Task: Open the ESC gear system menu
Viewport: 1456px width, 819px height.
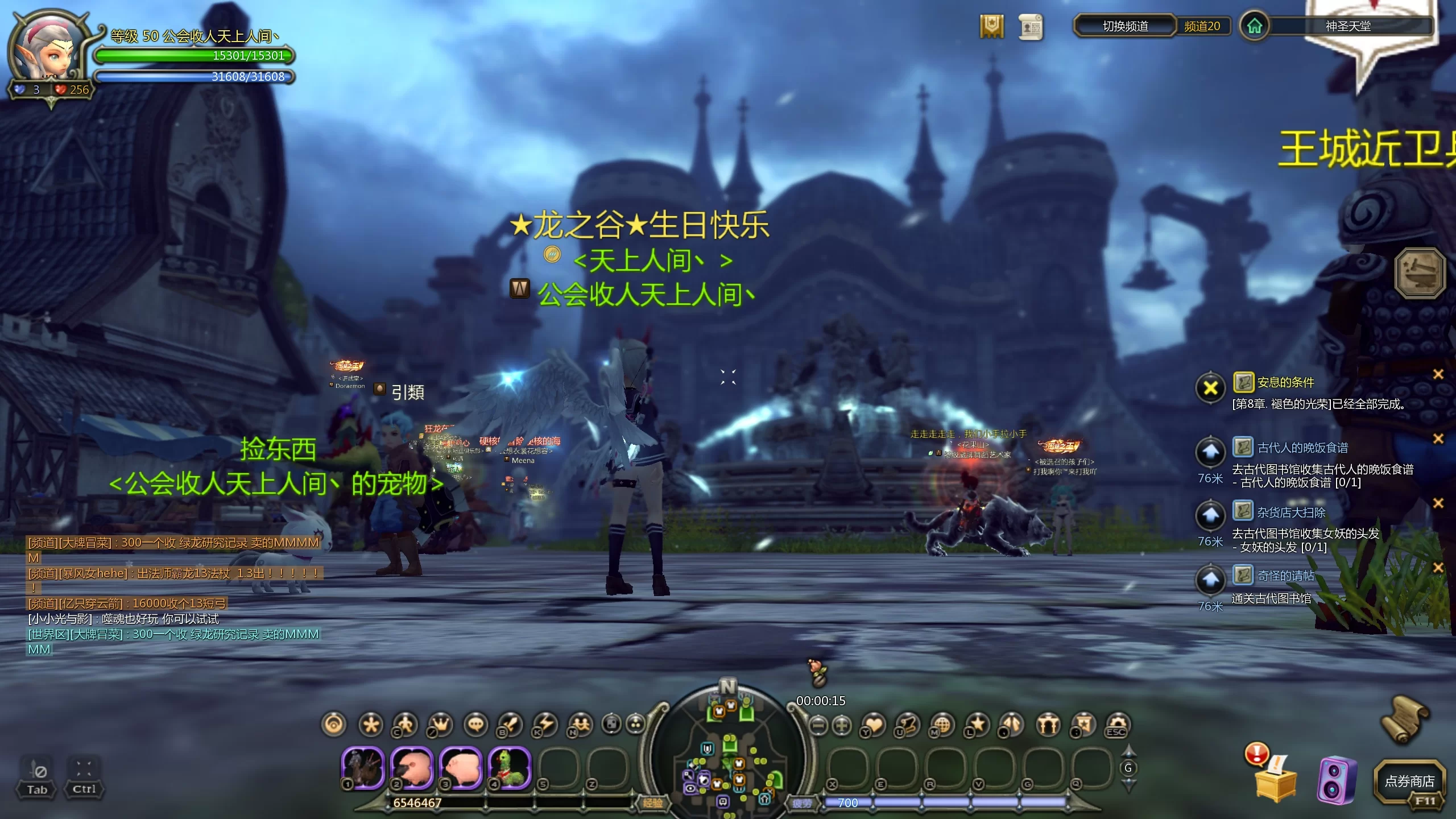Action: click(x=1117, y=725)
